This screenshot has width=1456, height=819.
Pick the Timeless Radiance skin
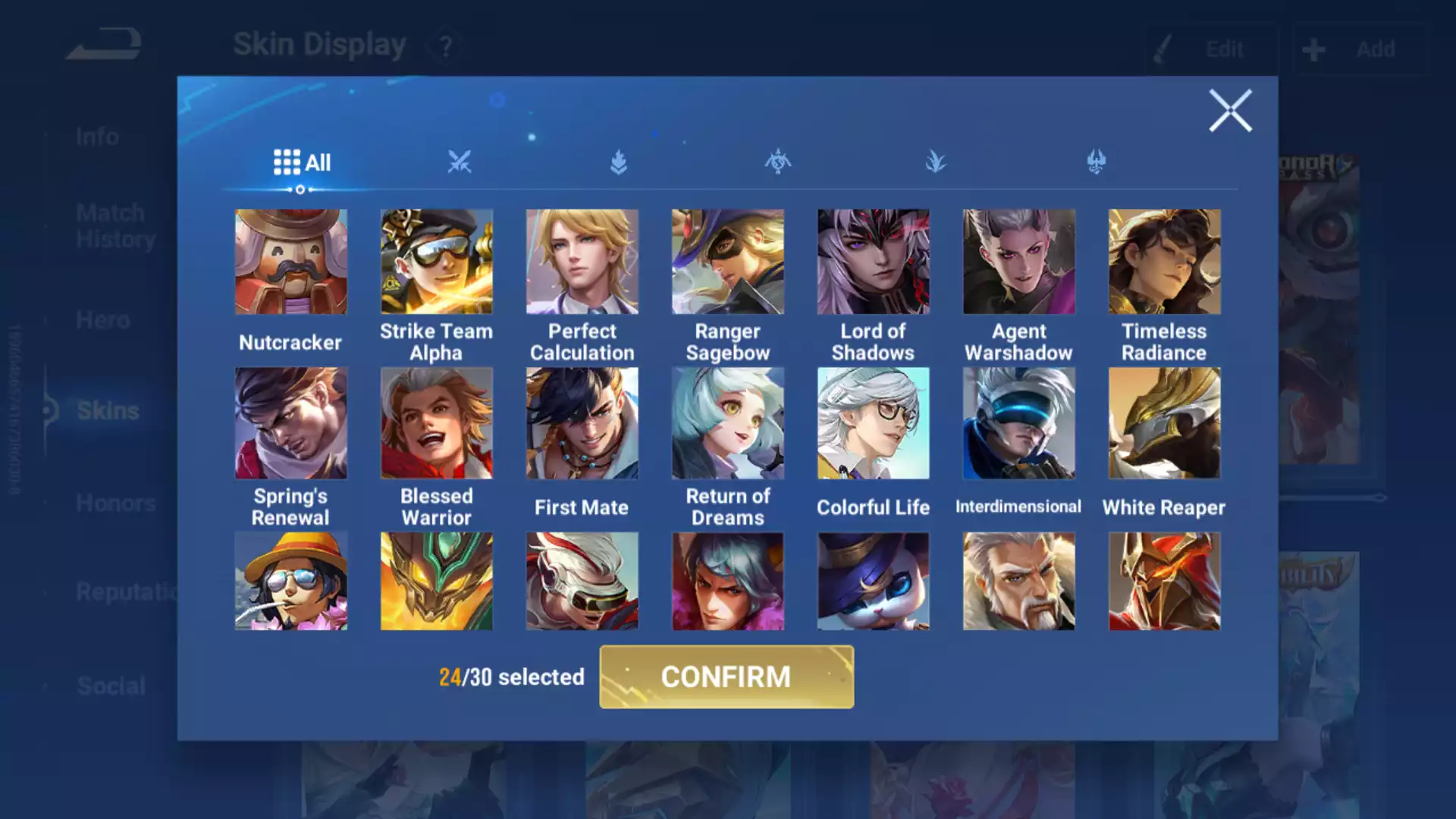coord(1165,262)
